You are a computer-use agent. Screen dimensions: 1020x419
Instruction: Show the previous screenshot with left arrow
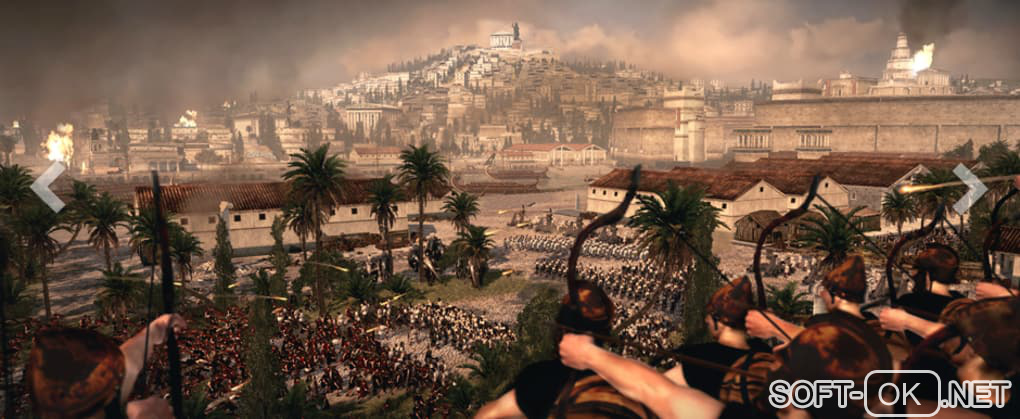(x=47, y=187)
